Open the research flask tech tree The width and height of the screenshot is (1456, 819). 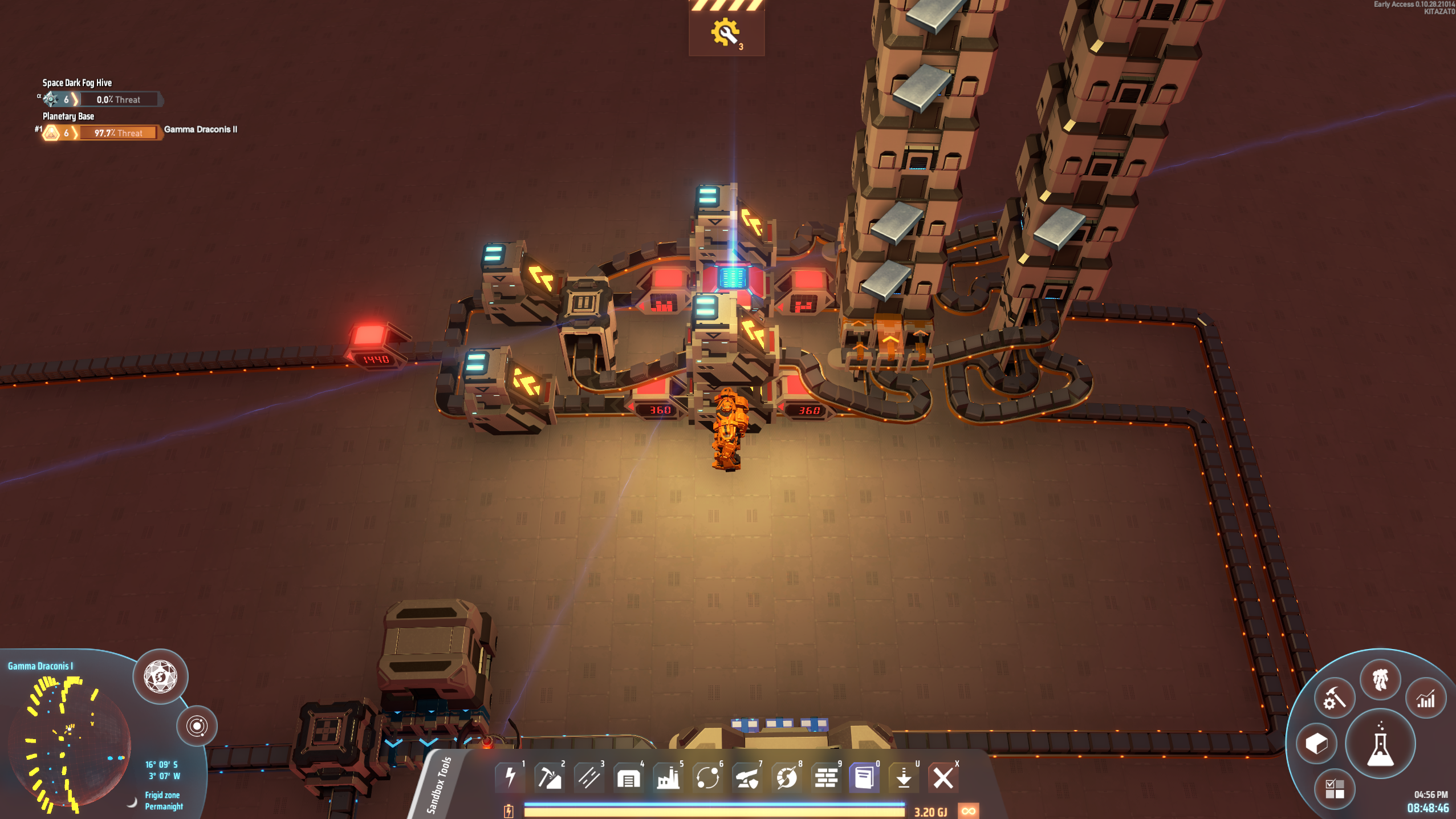pos(1380,744)
